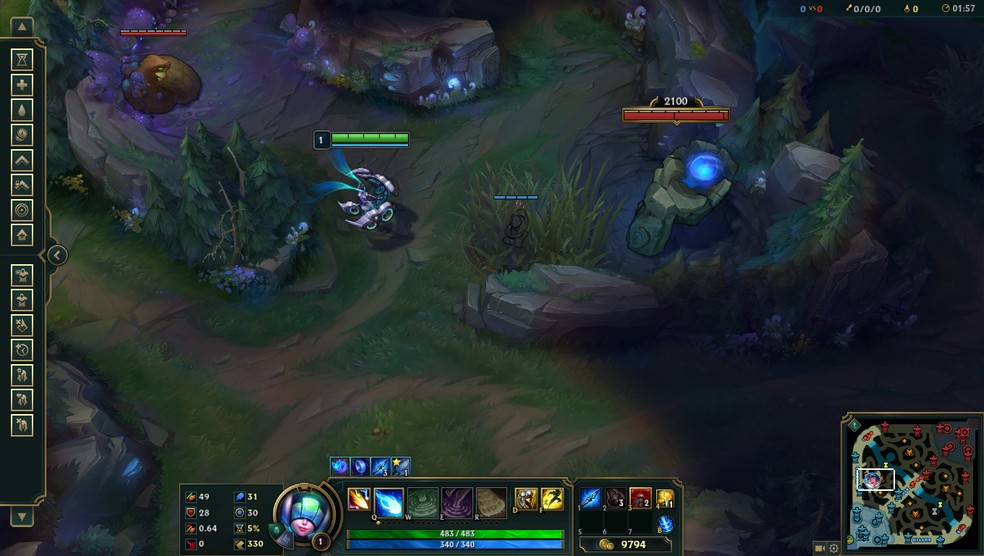
Task: Click the minimap alert ping button
Action: pos(853,425)
